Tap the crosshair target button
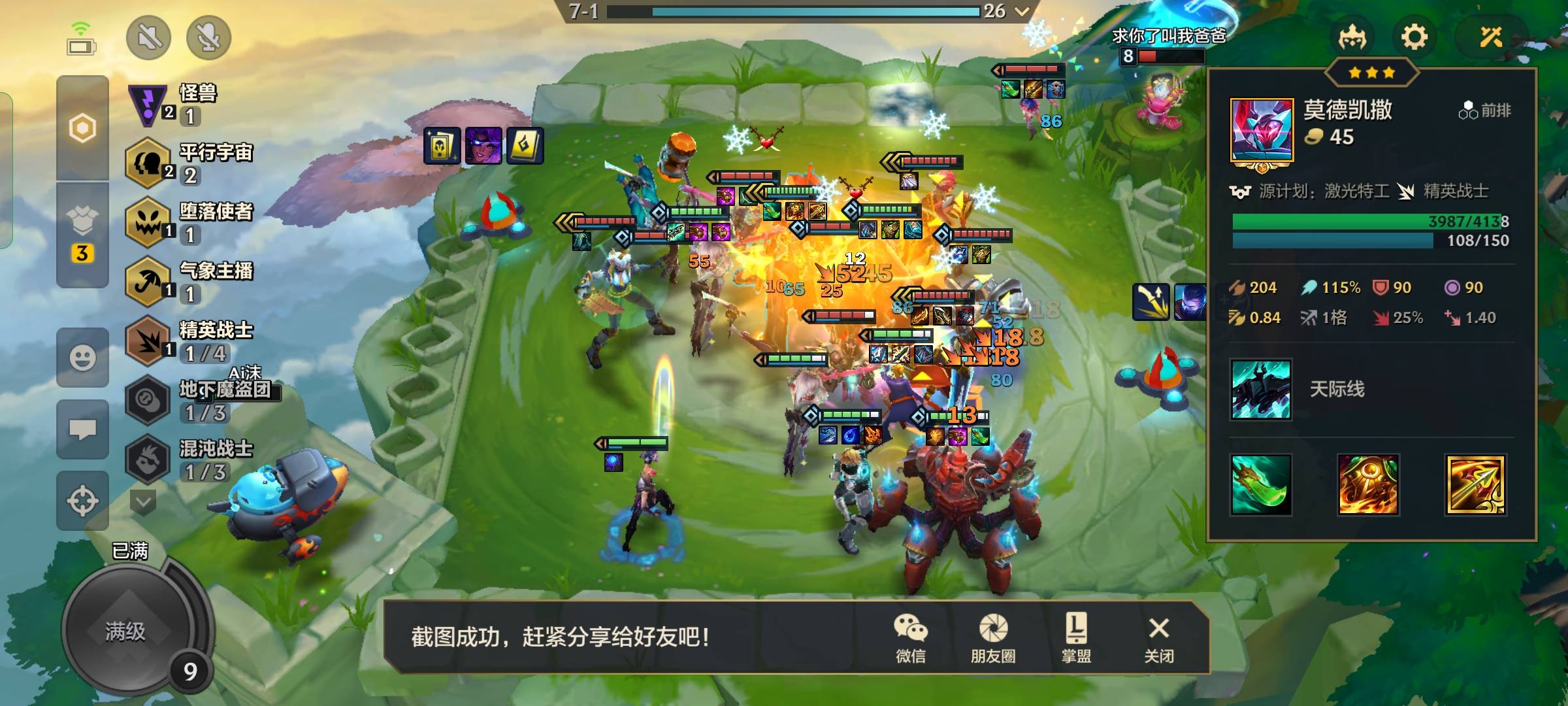 82,501
